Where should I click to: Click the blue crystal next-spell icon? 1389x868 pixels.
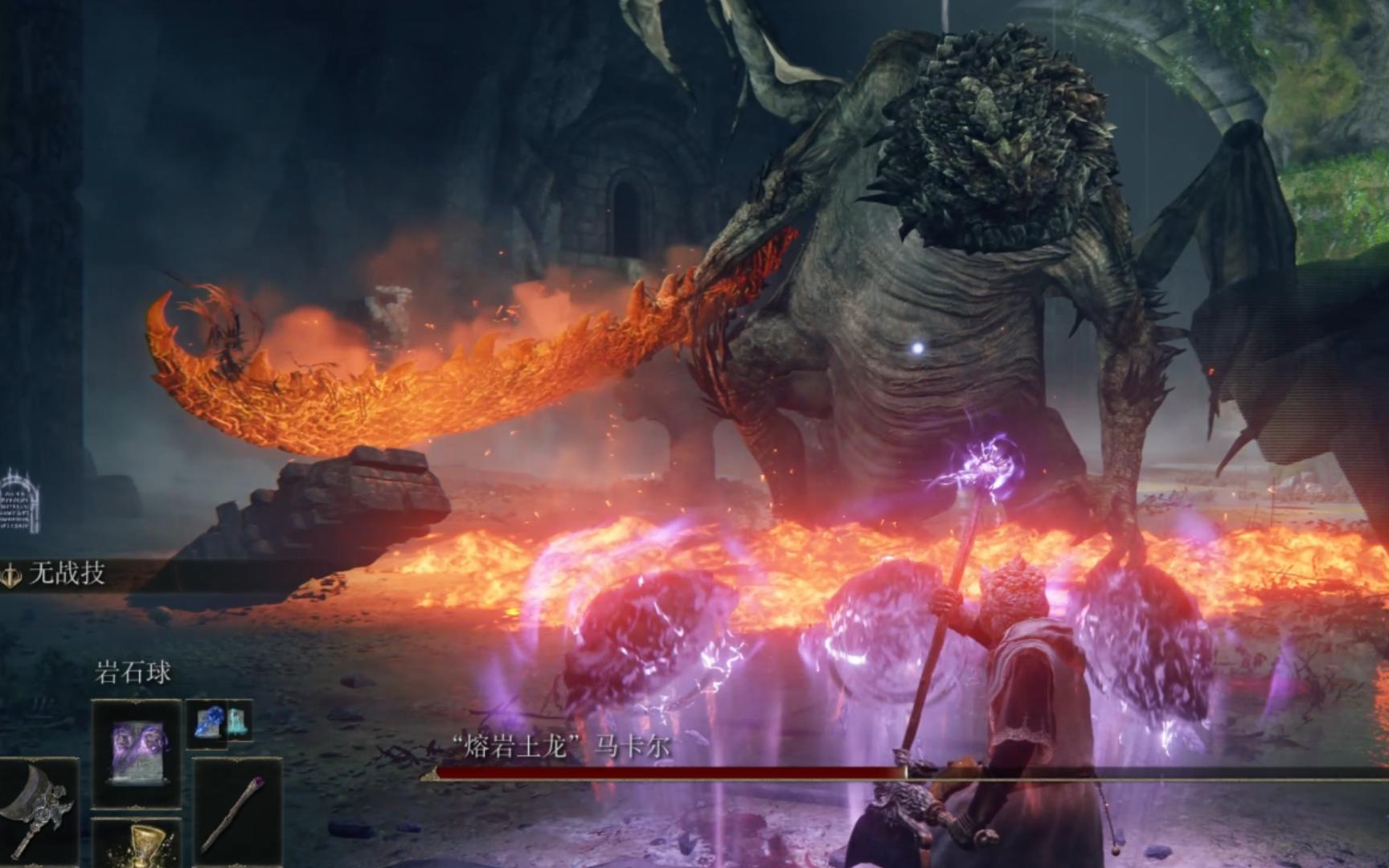(x=209, y=722)
